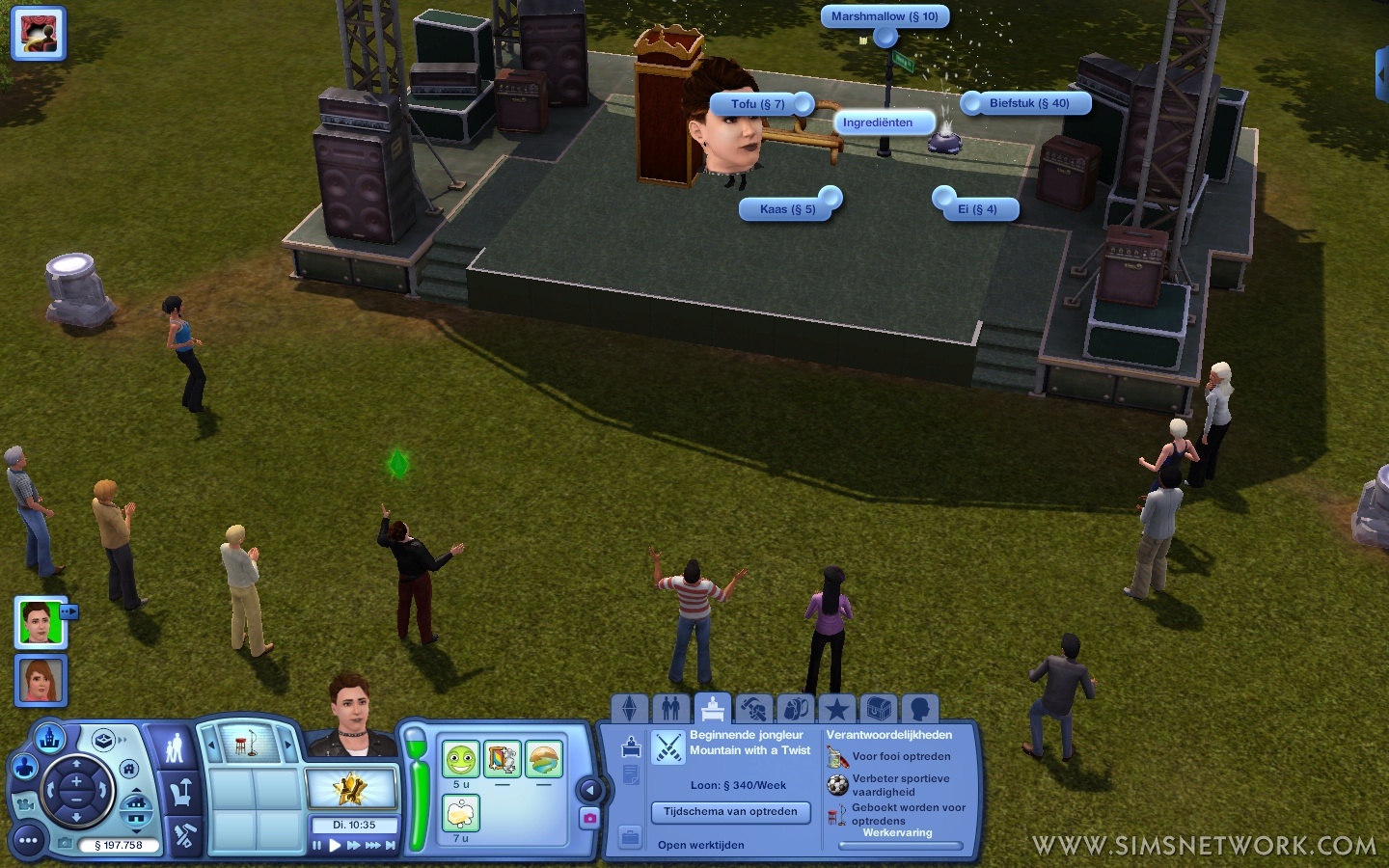The image size is (1389, 868).
Task: Switch to the relationships tab with two figures
Action: [x=671, y=709]
